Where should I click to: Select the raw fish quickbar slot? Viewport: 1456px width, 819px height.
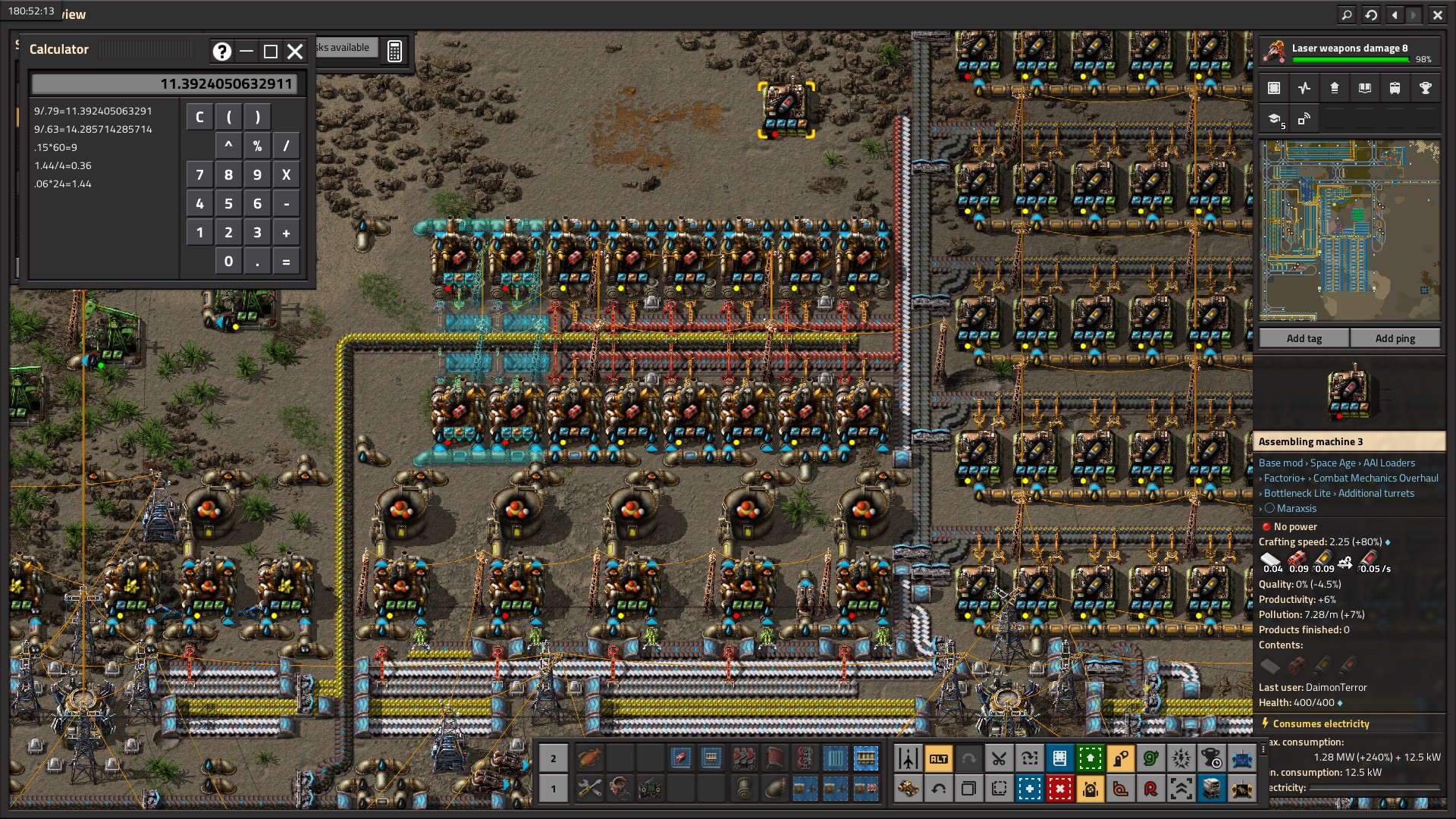589,758
